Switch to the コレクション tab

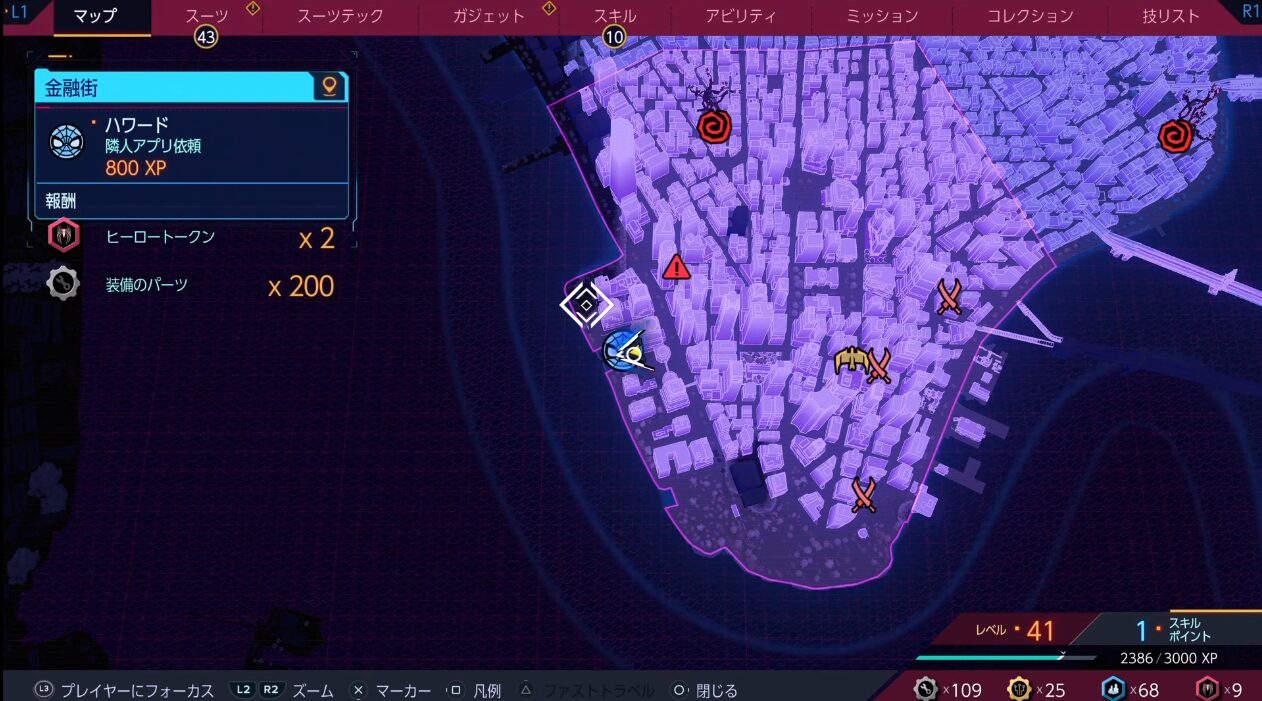1030,16
